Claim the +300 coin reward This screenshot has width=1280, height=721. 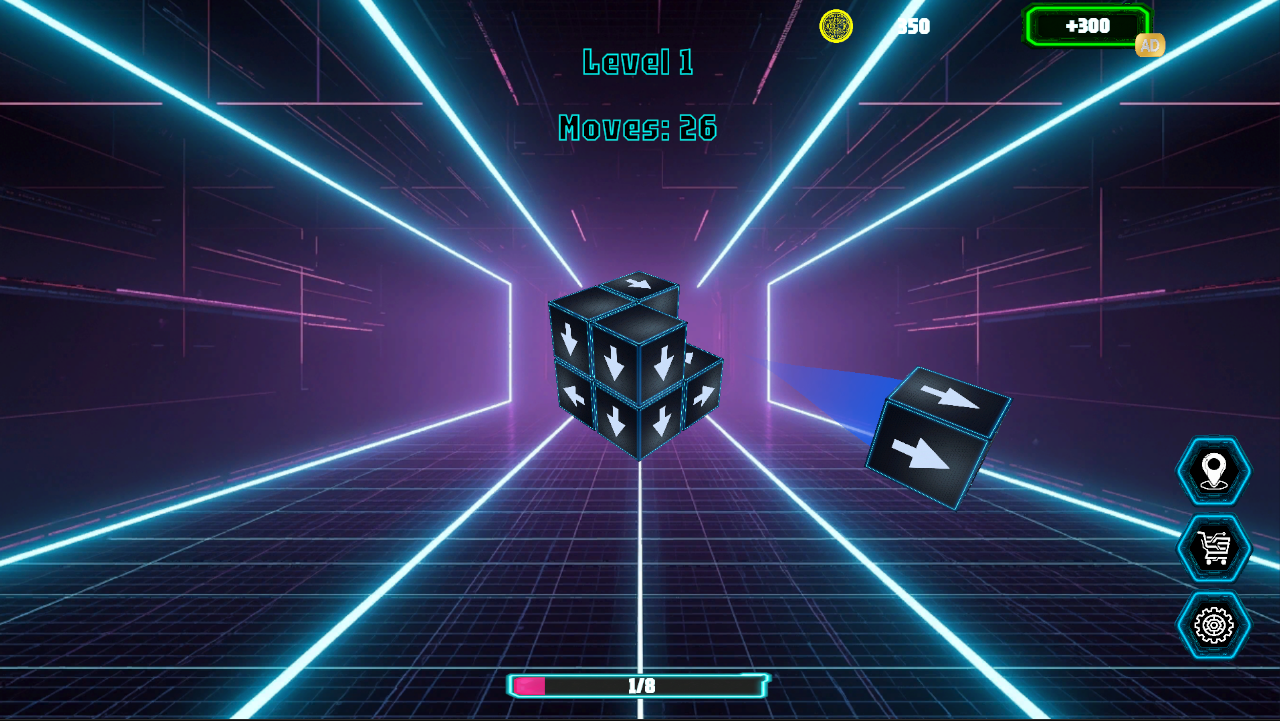1085,27
